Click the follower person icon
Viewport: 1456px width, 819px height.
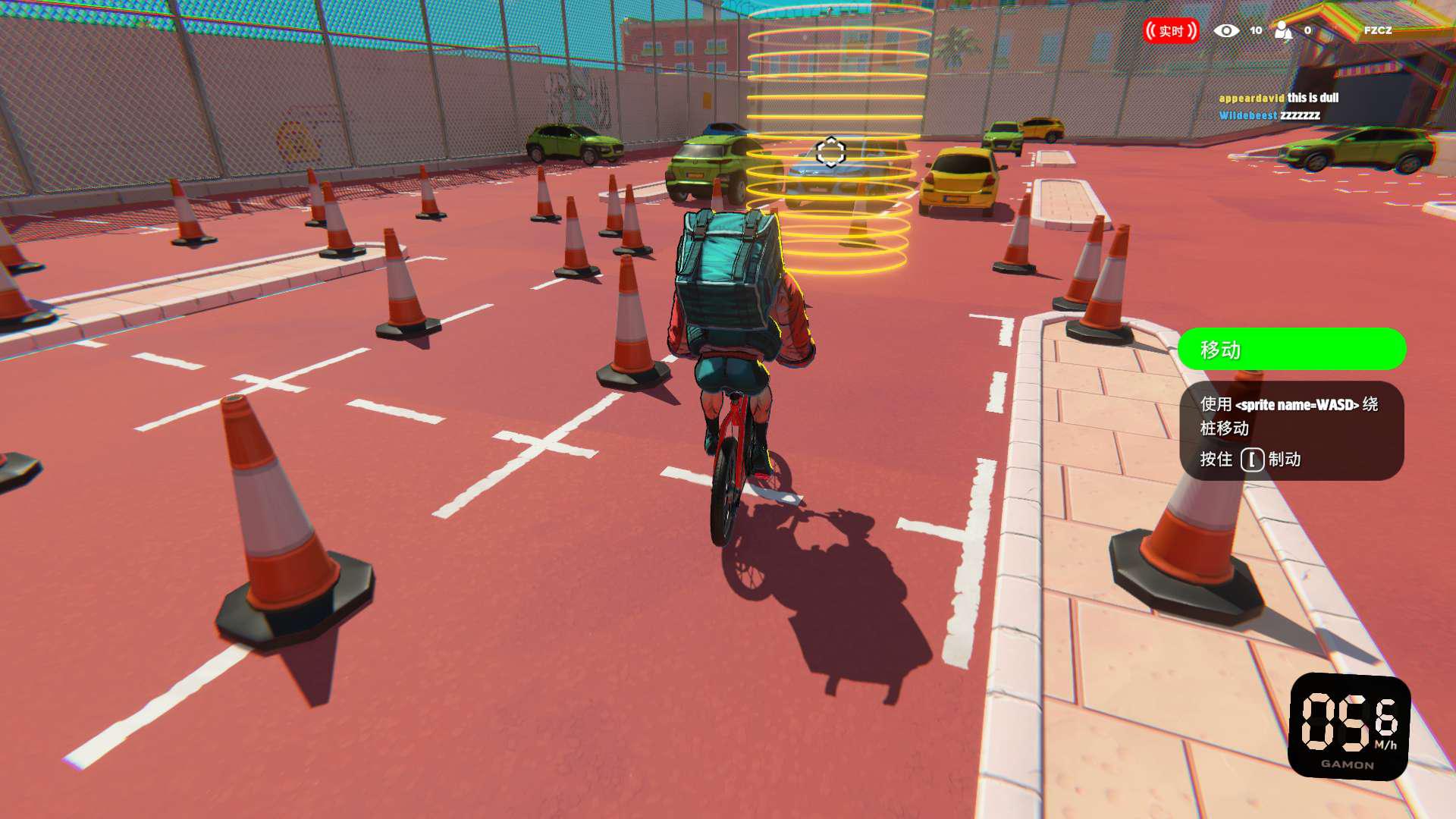1283,30
